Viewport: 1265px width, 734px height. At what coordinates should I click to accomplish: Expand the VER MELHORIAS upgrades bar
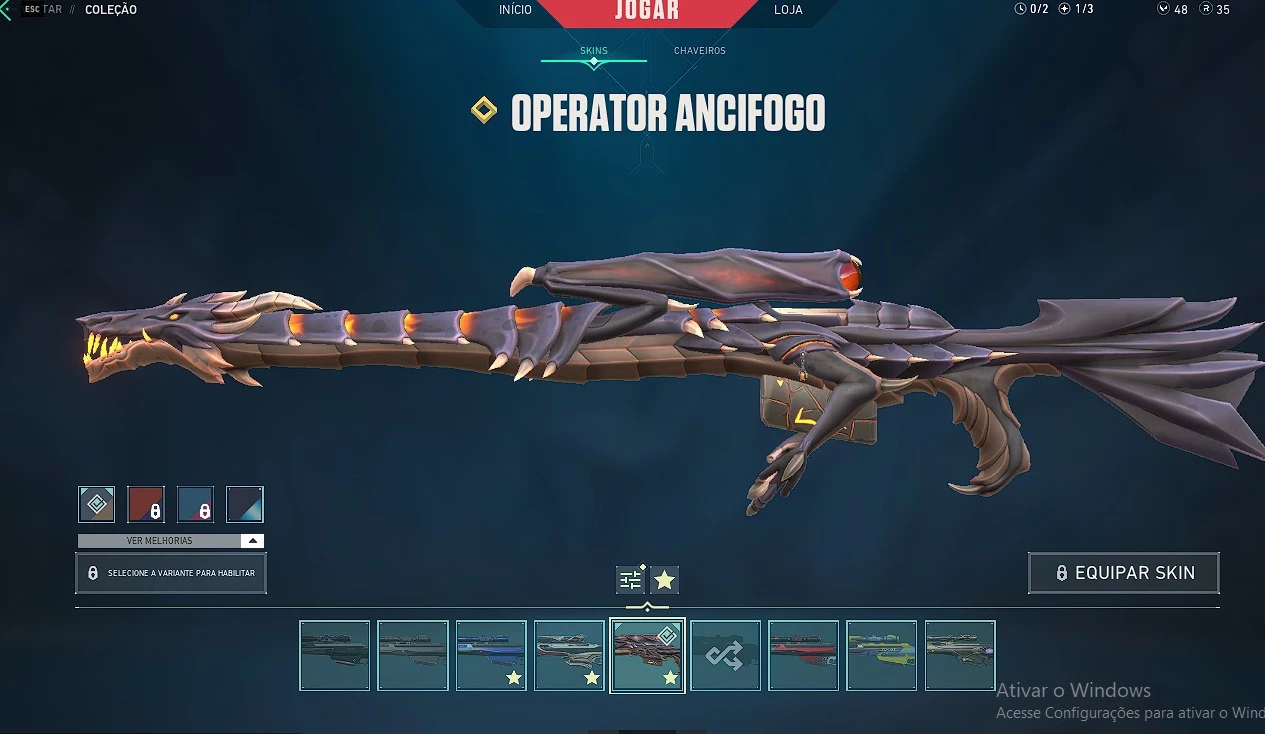[x=171, y=541]
